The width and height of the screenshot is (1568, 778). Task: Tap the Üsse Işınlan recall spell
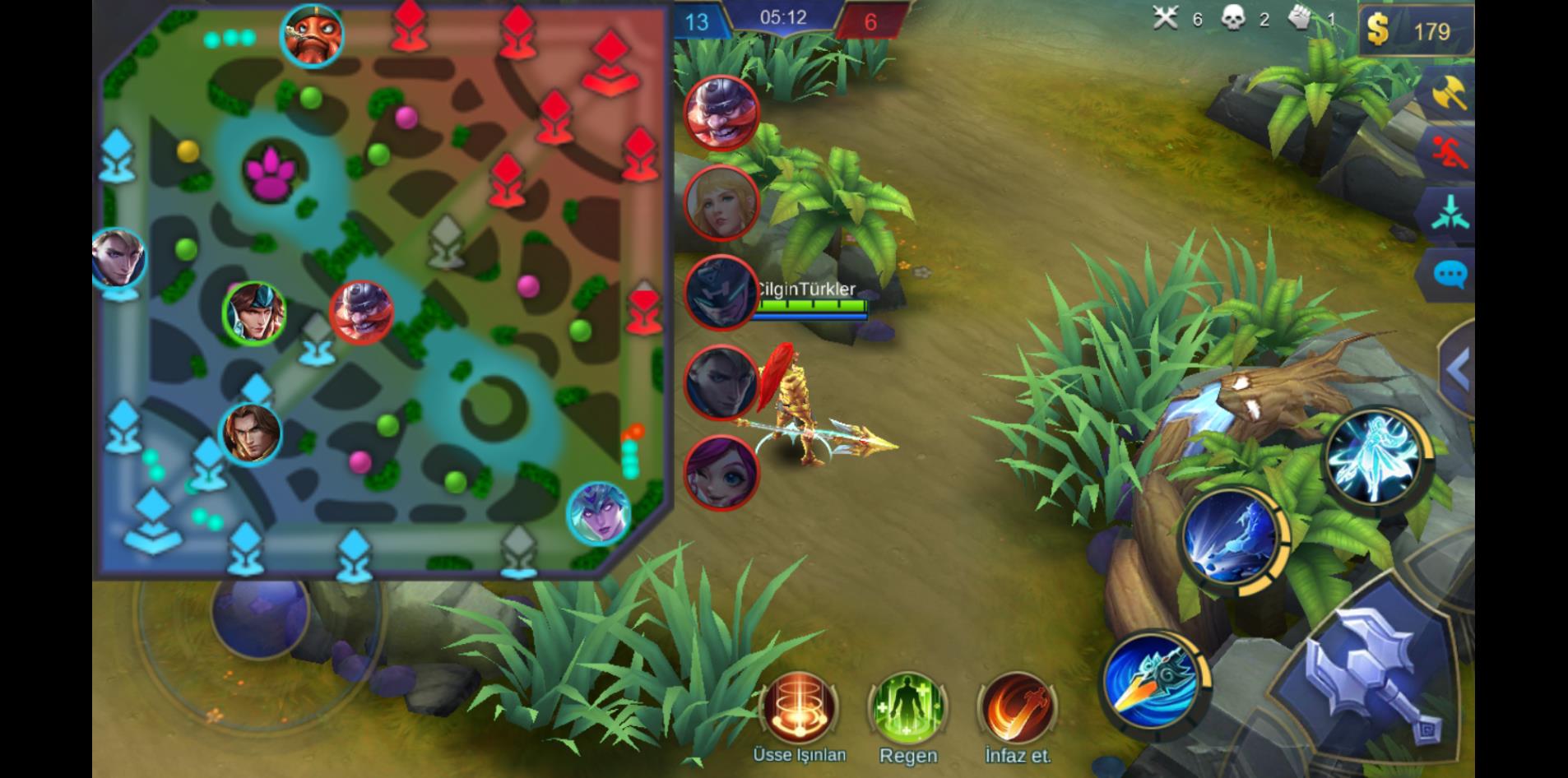[799, 706]
